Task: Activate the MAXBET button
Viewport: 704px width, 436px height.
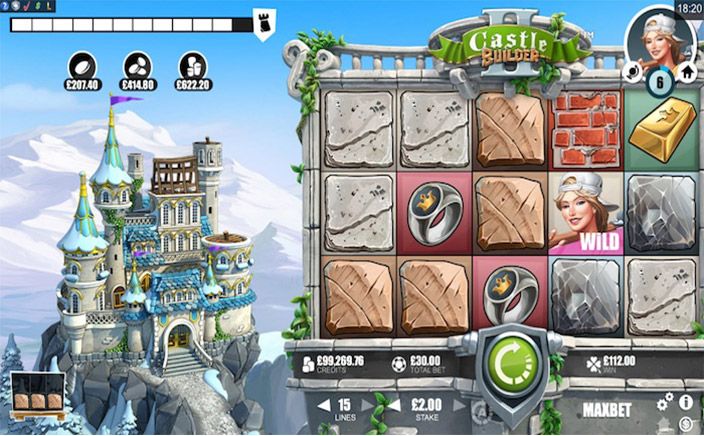Action: tap(612, 409)
